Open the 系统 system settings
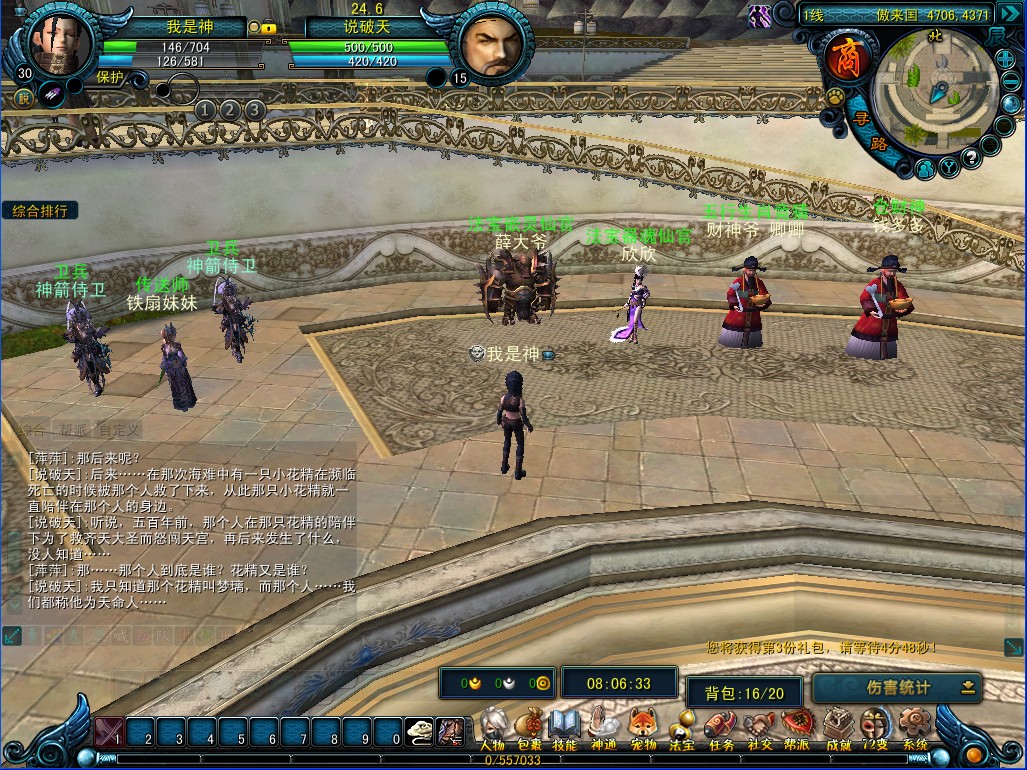Viewport: 1027px width, 770px height. tap(914, 727)
